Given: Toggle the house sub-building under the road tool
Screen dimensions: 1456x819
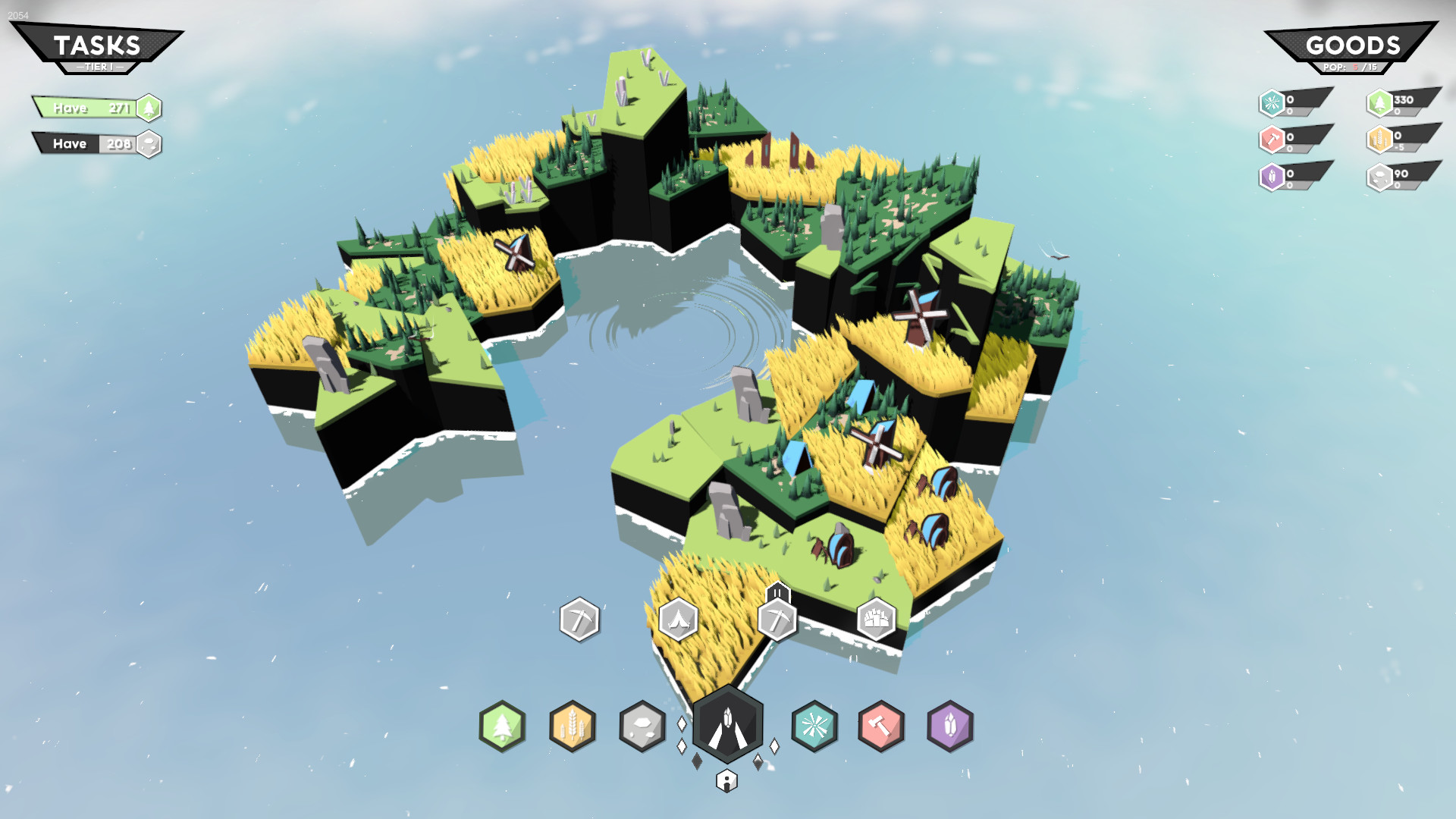Looking at the screenshot, I should pyautogui.click(x=727, y=781).
